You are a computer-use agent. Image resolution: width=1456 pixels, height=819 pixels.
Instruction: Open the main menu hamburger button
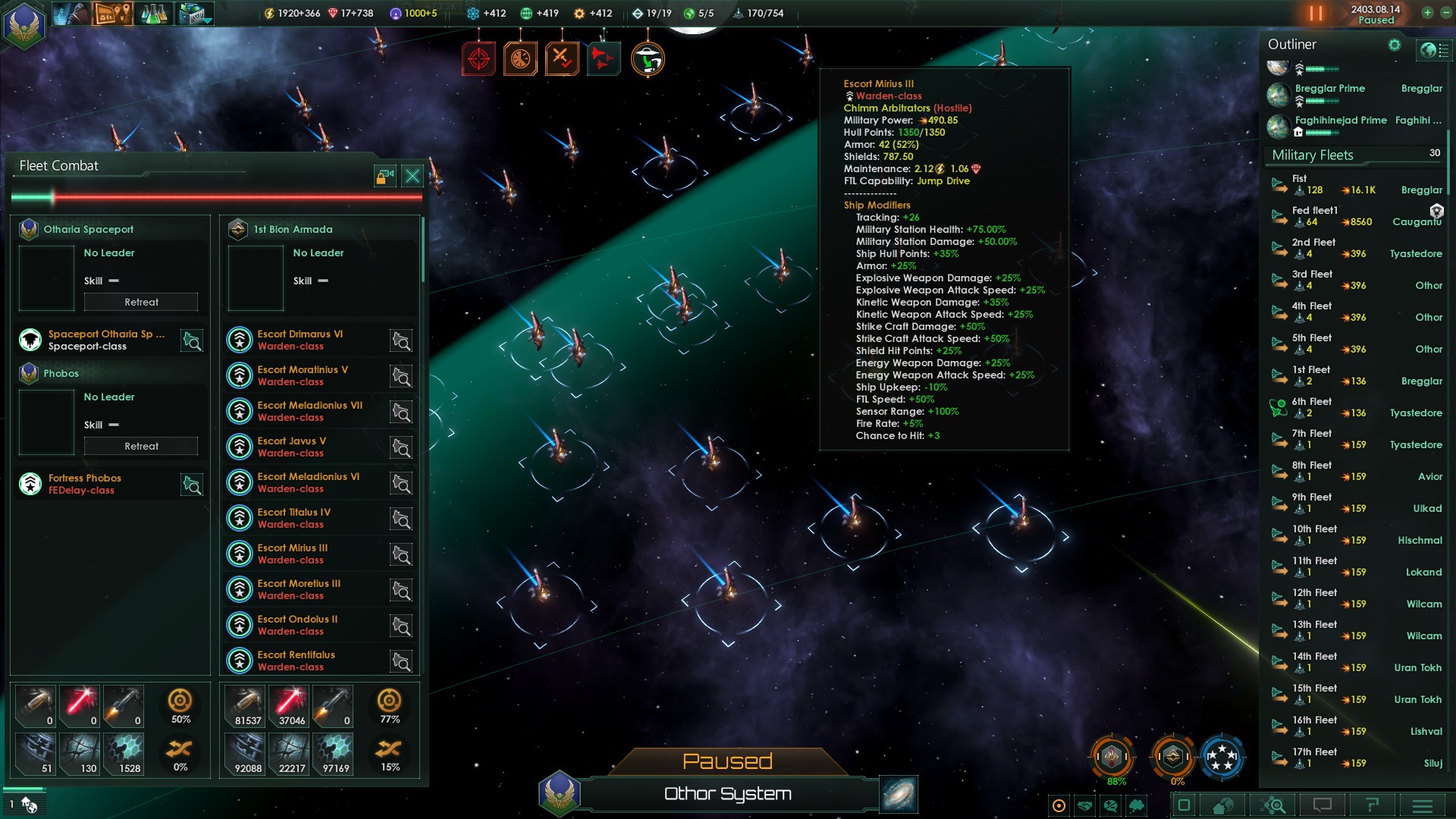(1422, 805)
